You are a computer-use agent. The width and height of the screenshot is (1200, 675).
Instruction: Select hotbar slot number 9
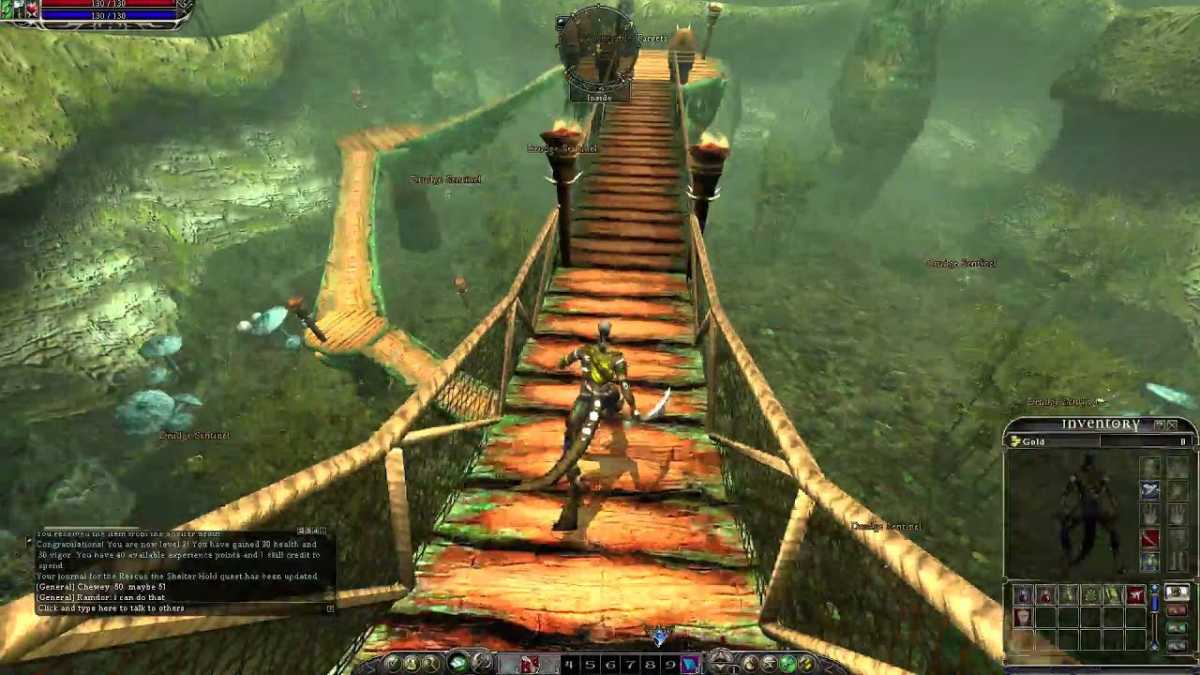(x=669, y=663)
